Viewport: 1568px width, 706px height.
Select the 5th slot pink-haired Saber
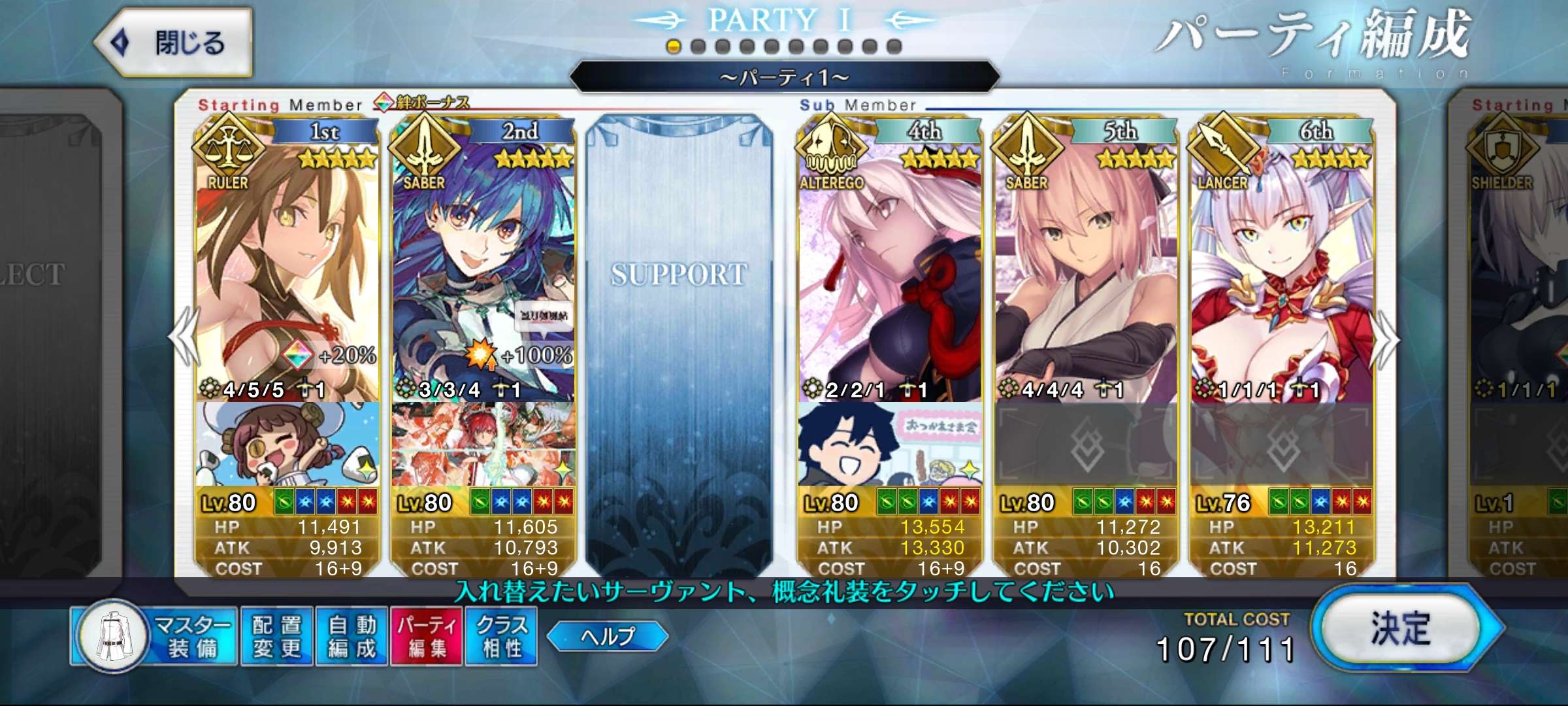click(1086, 261)
